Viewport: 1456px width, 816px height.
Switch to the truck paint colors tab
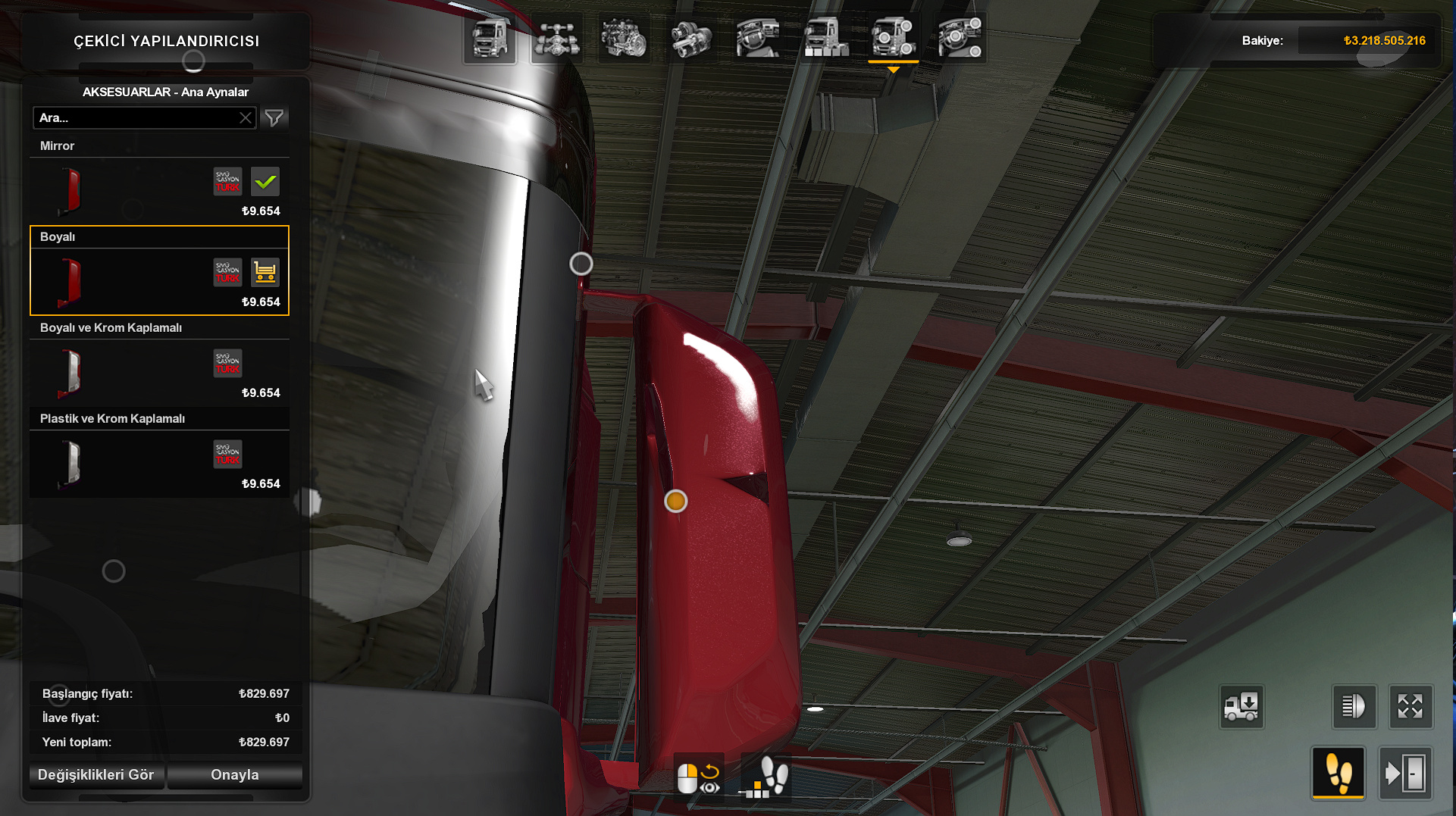[825, 38]
